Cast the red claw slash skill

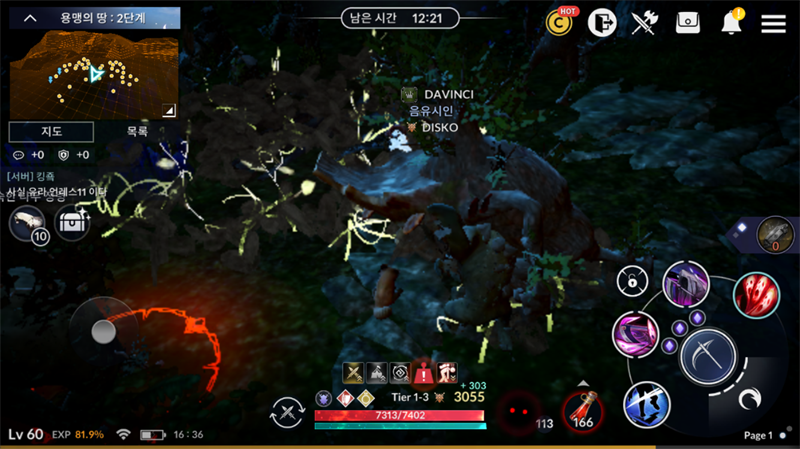(x=756, y=295)
